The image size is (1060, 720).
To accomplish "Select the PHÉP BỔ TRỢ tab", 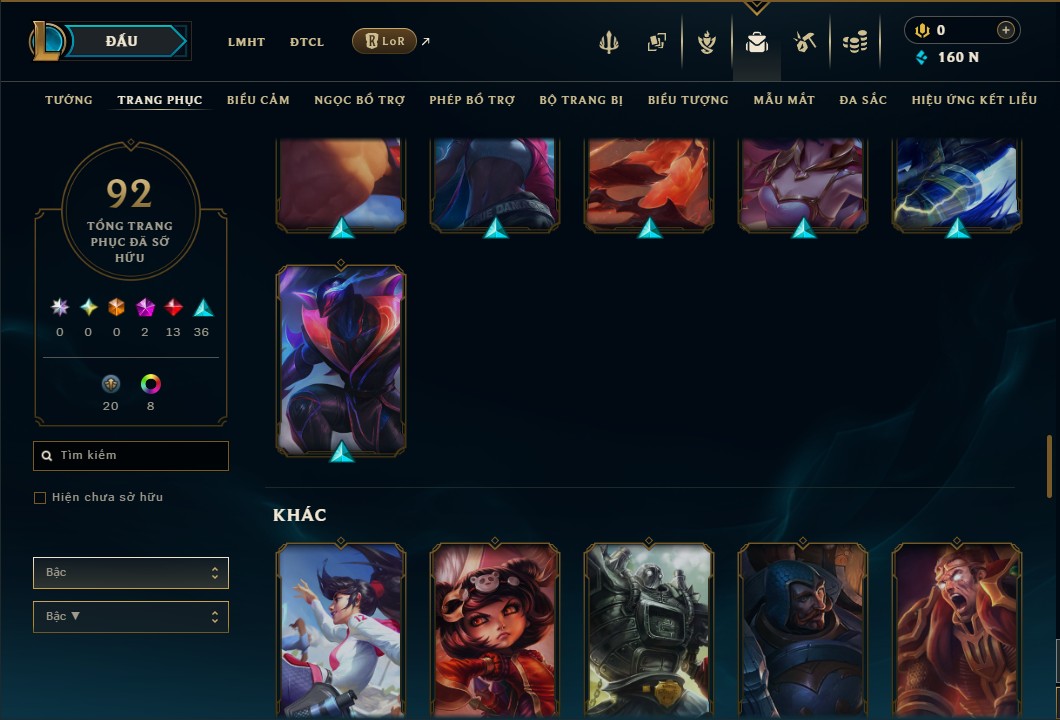I will [472, 100].
